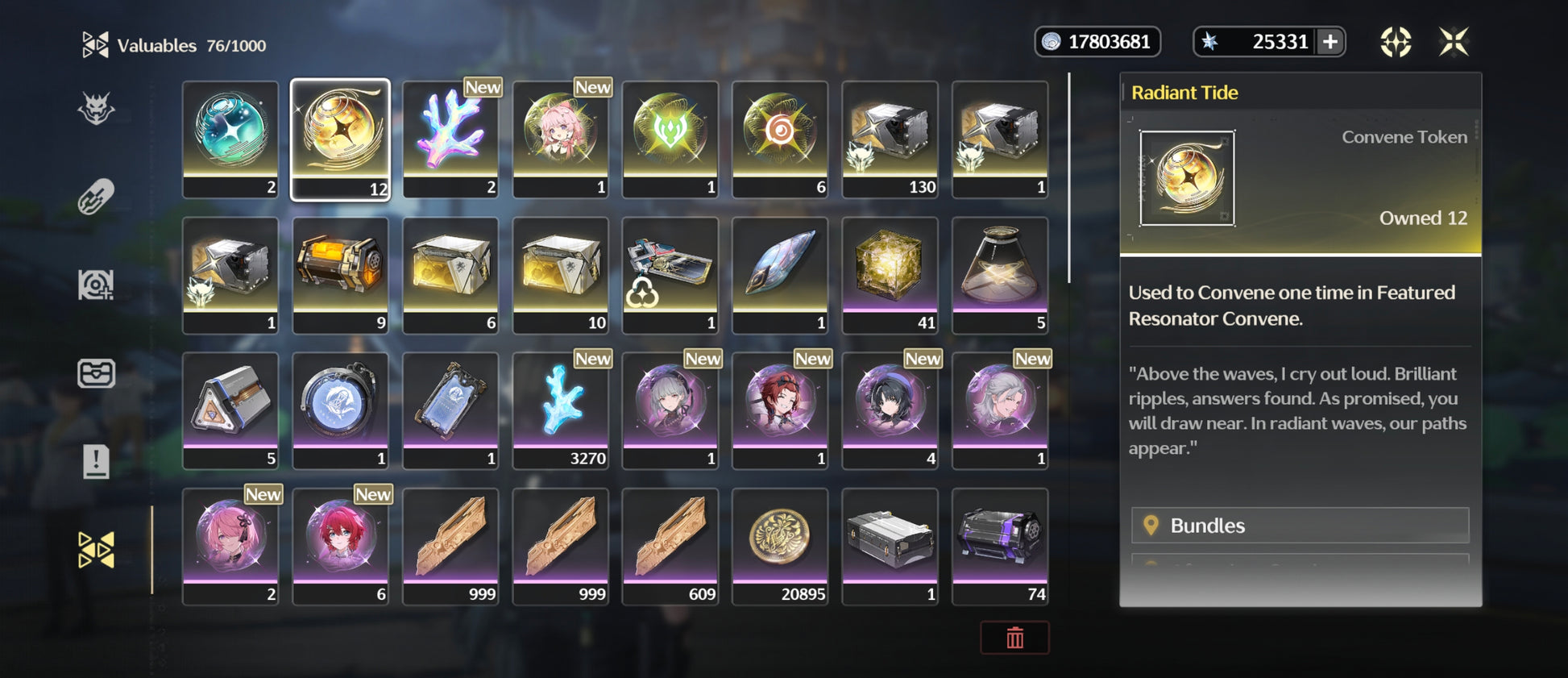This screenshot has width=1568, height=678.
Task: Select the orange supply chest with 9 owned
Action: pos(340,274)
